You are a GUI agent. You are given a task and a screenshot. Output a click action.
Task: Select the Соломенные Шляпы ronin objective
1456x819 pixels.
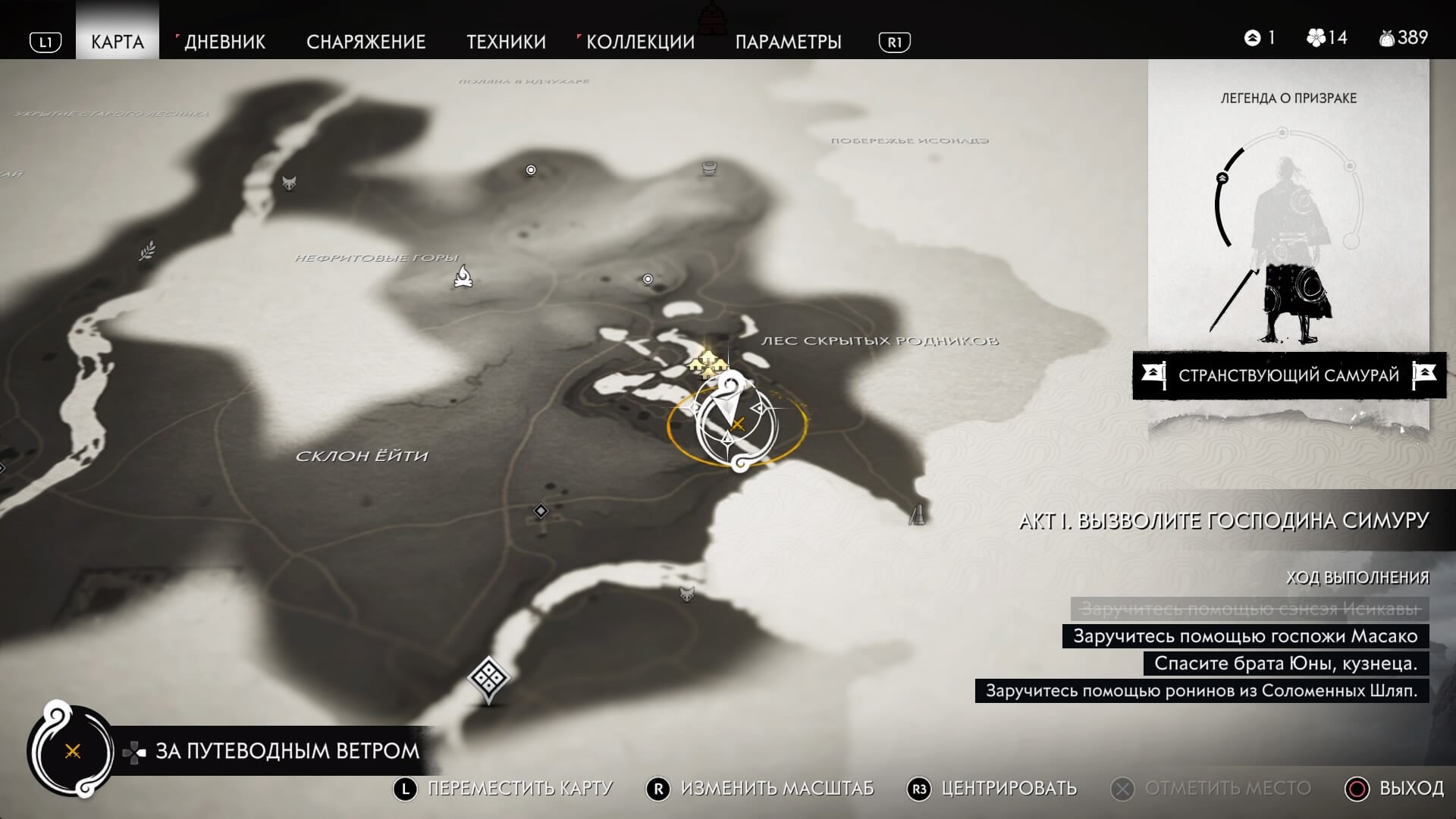(1201, 691)
